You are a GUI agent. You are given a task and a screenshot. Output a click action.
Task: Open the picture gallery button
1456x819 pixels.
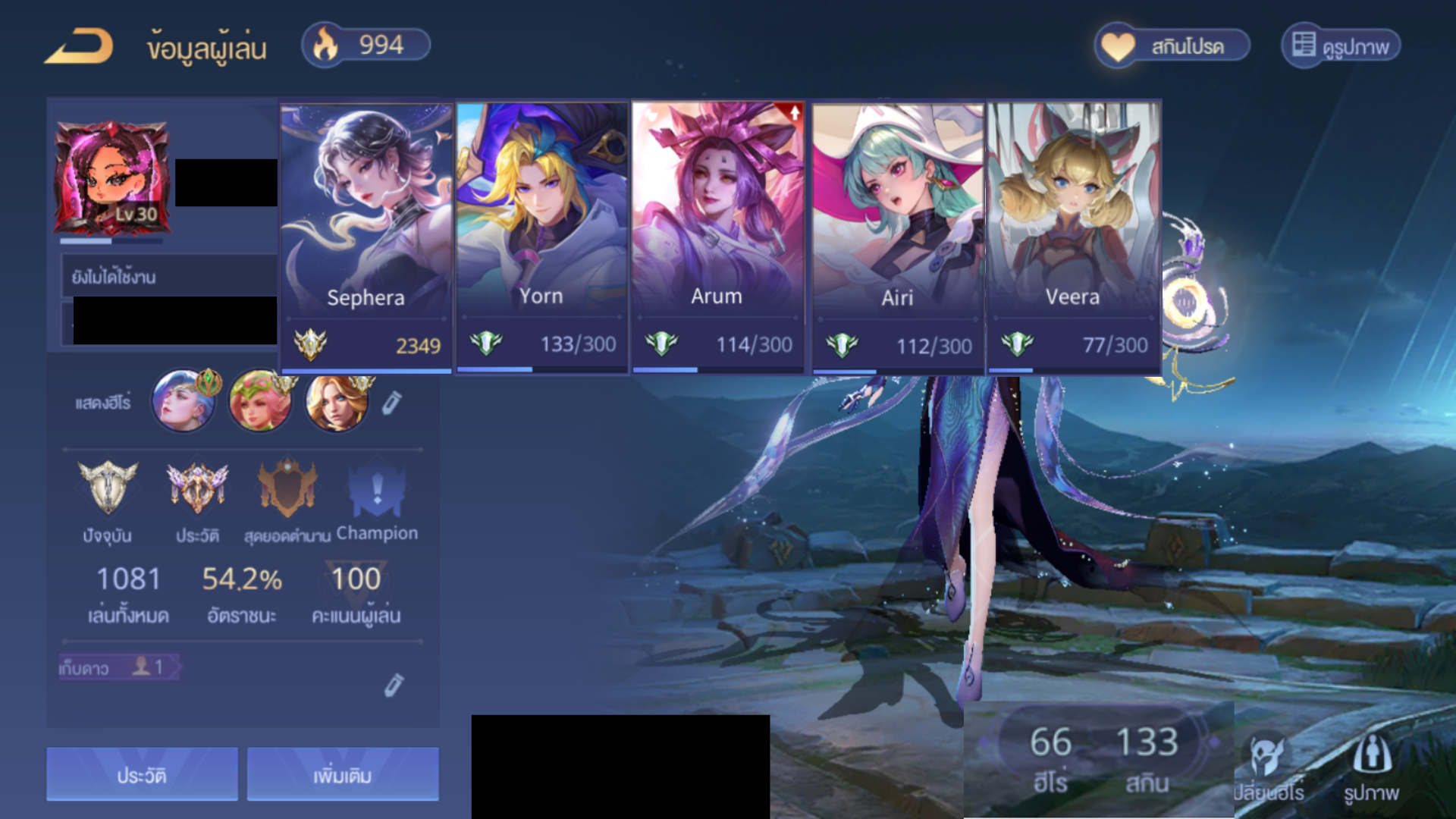(1341, 46)
